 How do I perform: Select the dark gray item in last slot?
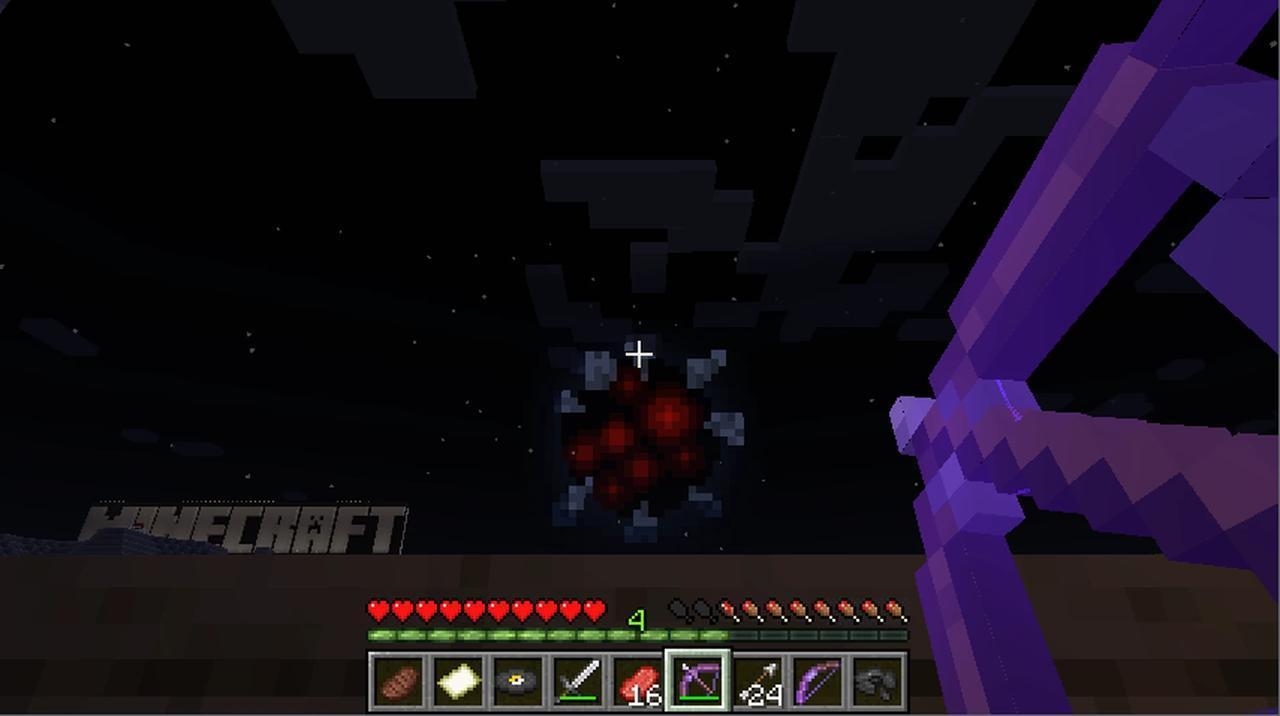[x=878, y=681]
